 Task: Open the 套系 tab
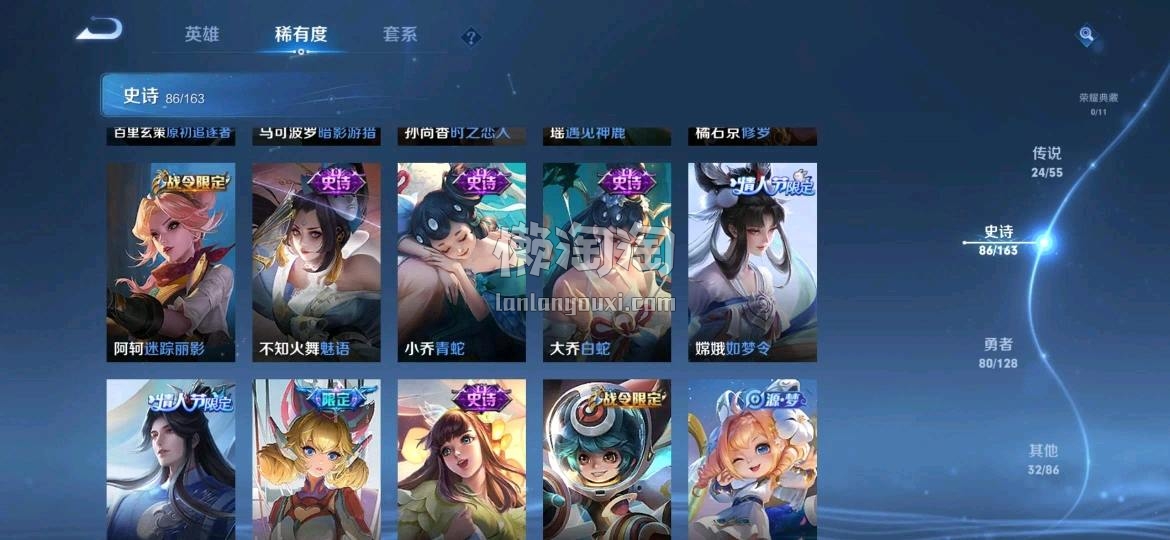click(x=399, y=34)
